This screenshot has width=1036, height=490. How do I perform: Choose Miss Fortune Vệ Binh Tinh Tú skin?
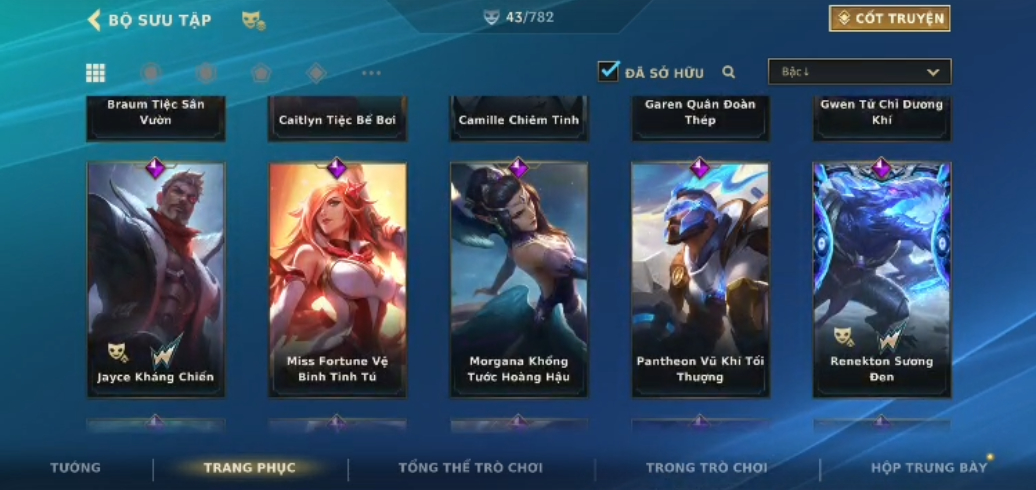click(337, 279)
